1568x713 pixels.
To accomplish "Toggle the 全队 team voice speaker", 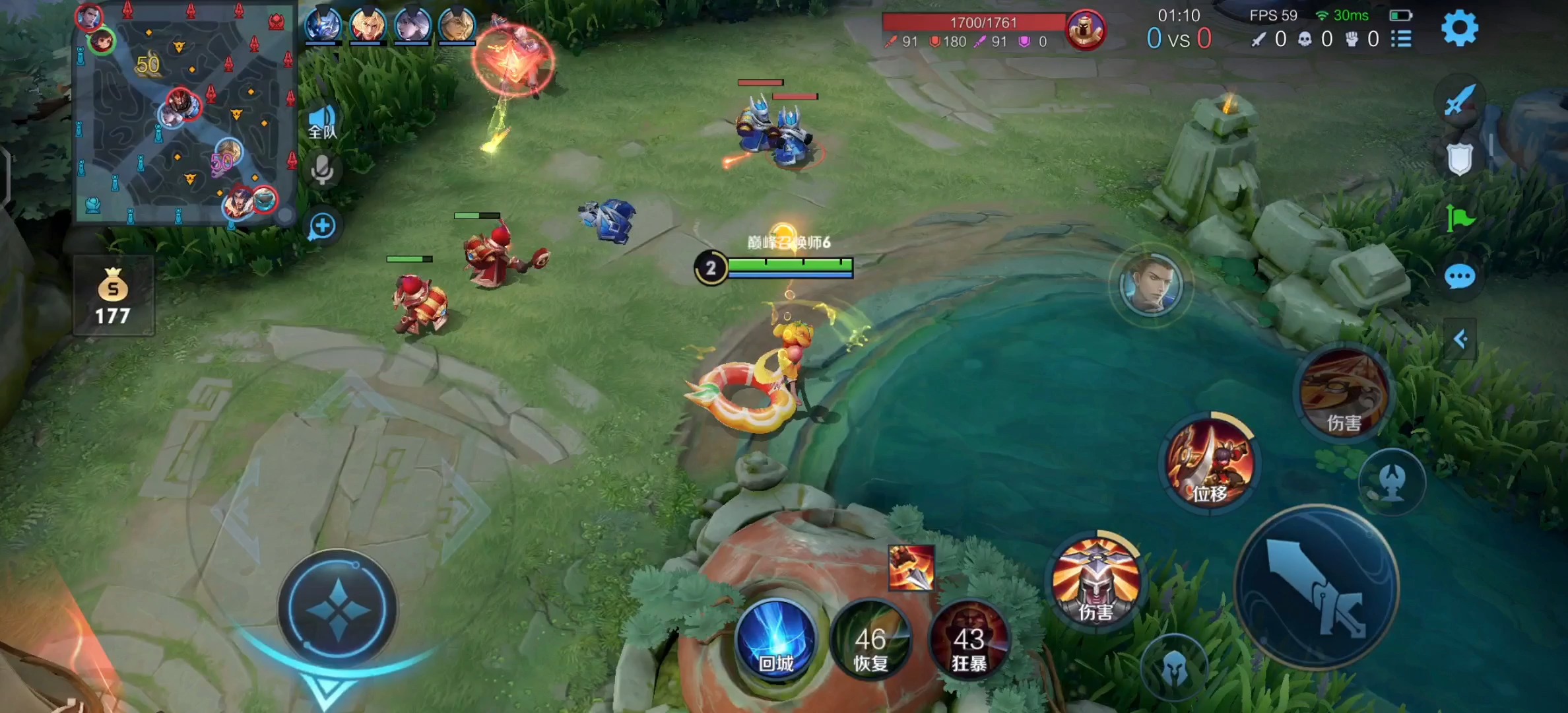I will coord(322,122).
